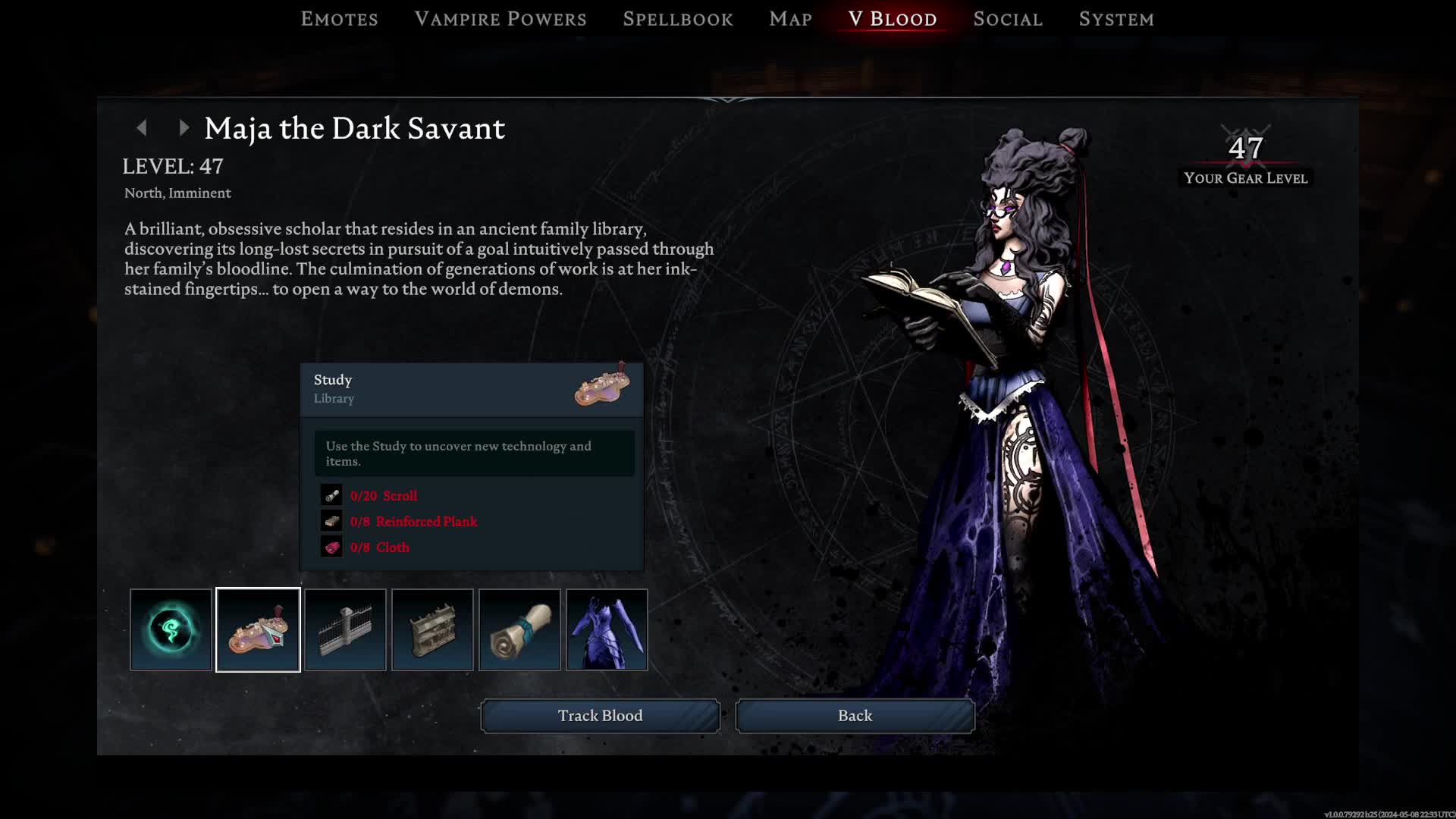Viewport: 1456px width, 819px height.
Task: Click the Track Blood button
Action: (x=600, y=716)
